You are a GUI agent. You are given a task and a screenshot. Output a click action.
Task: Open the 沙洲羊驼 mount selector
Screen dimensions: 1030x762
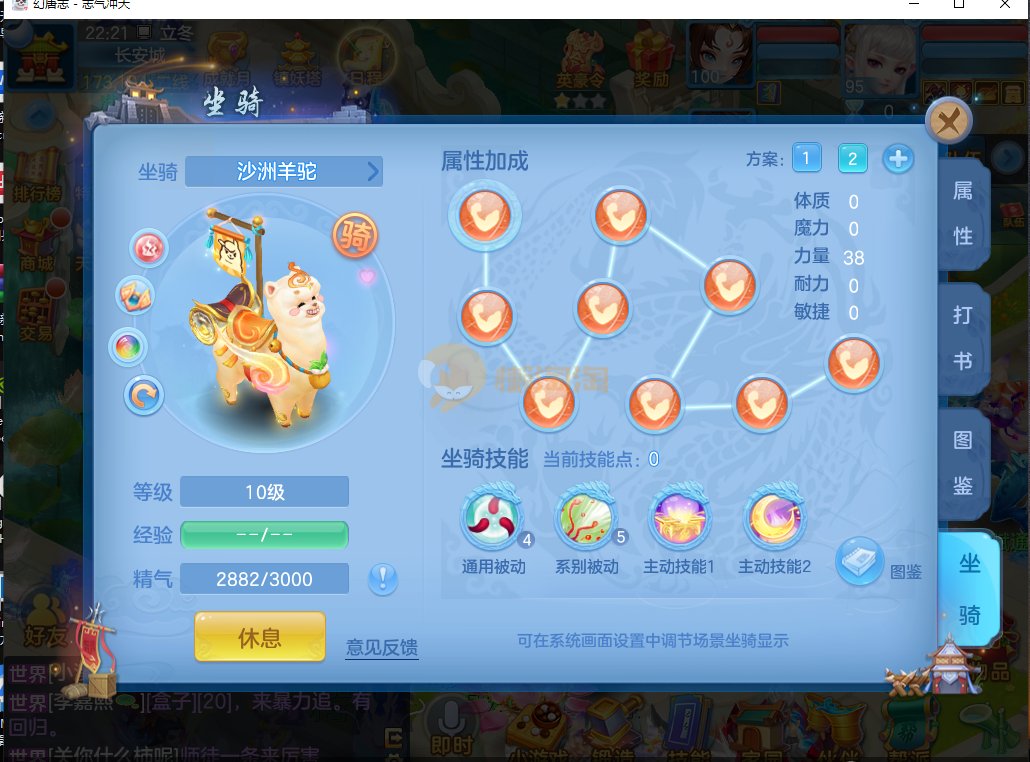[284, 172]
